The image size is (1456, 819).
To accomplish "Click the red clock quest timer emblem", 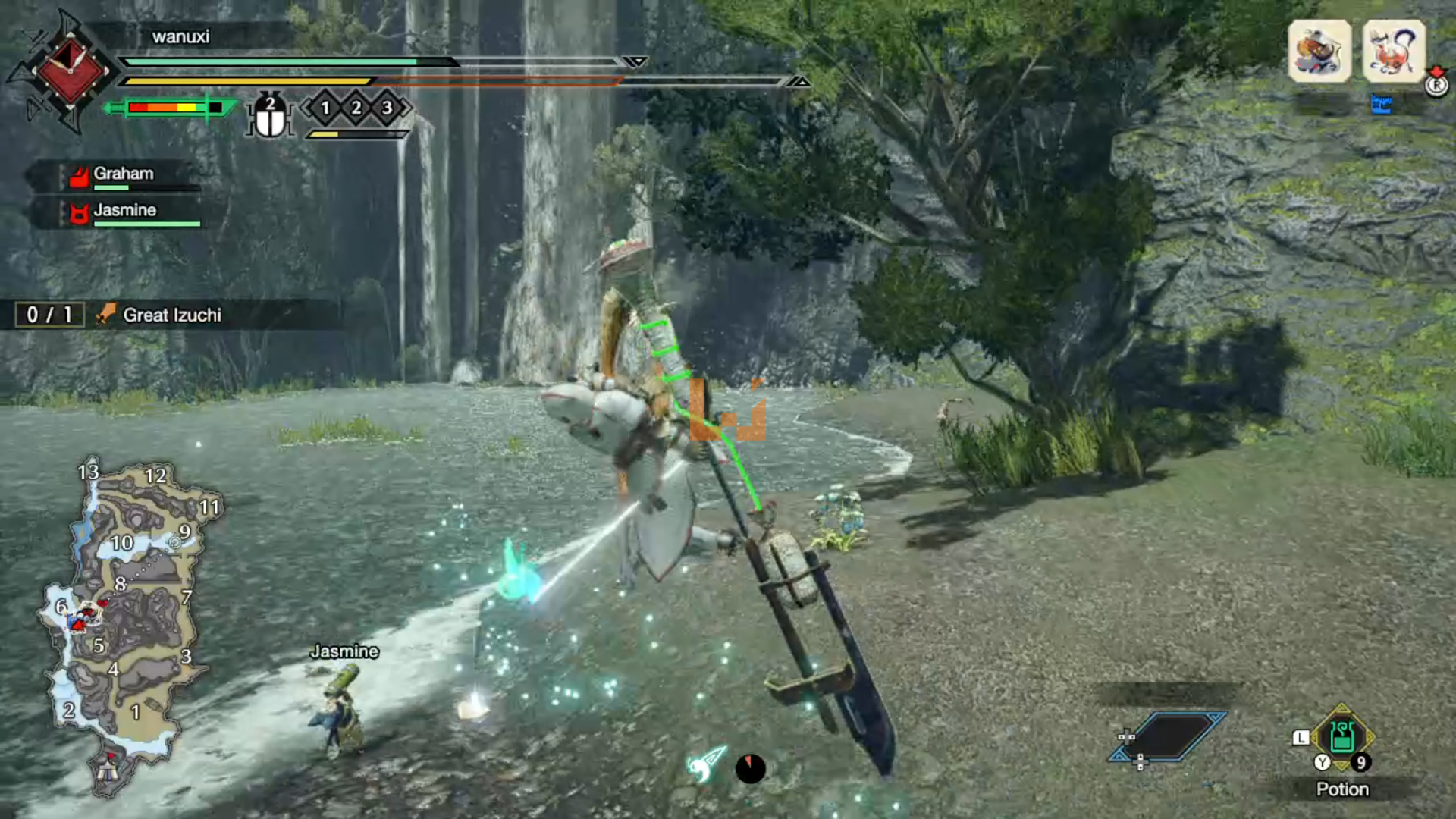I will [x=70, y=71].
